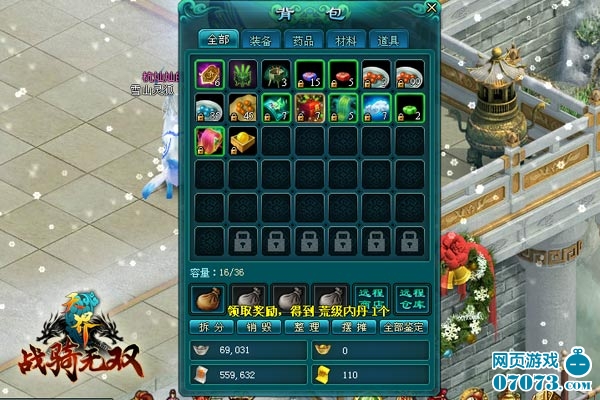
Task: Pick the blue cloud item stack
Action: tap(377, 108)
